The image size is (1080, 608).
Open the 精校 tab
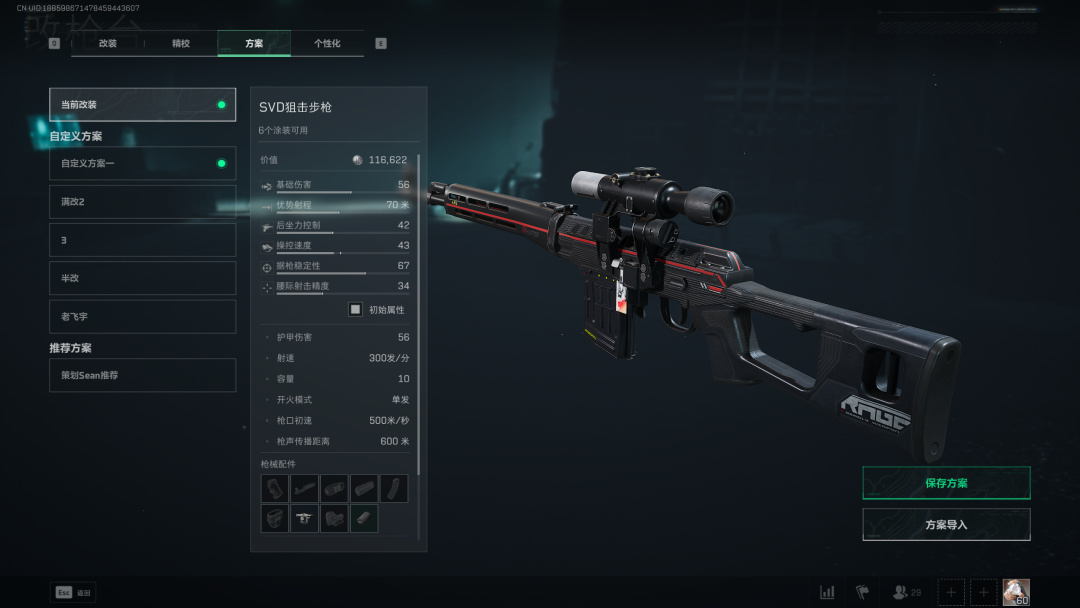click(x=181, y=43)
